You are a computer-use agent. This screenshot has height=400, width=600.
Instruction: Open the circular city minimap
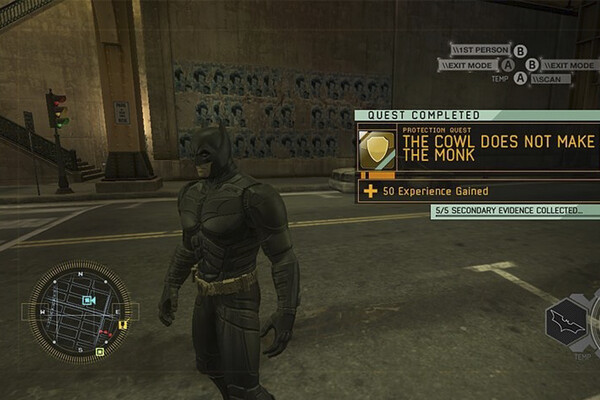pyautogui.click(x=80, y=312)
